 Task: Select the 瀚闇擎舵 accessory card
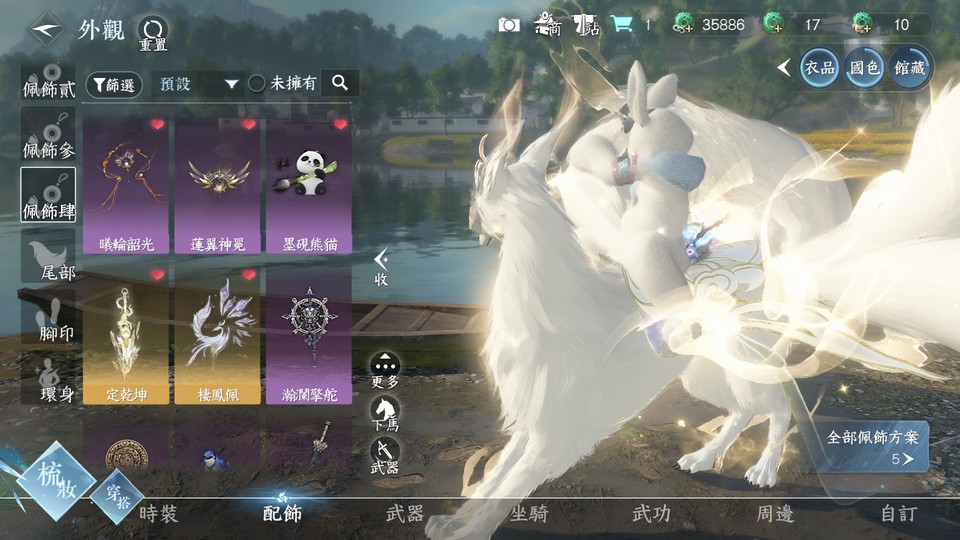point(308,335)
